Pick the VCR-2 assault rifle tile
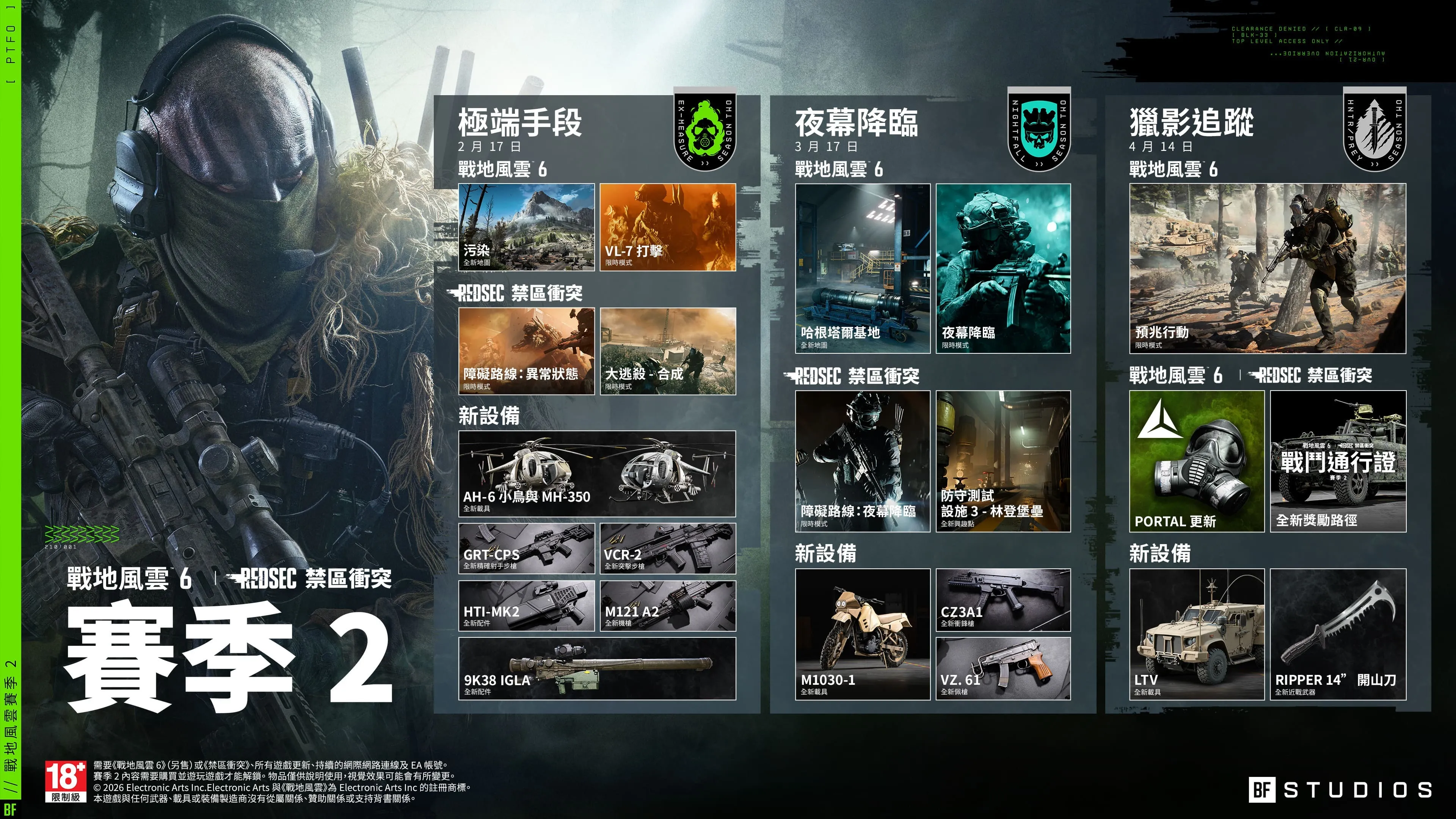 (x=667, y=548)
